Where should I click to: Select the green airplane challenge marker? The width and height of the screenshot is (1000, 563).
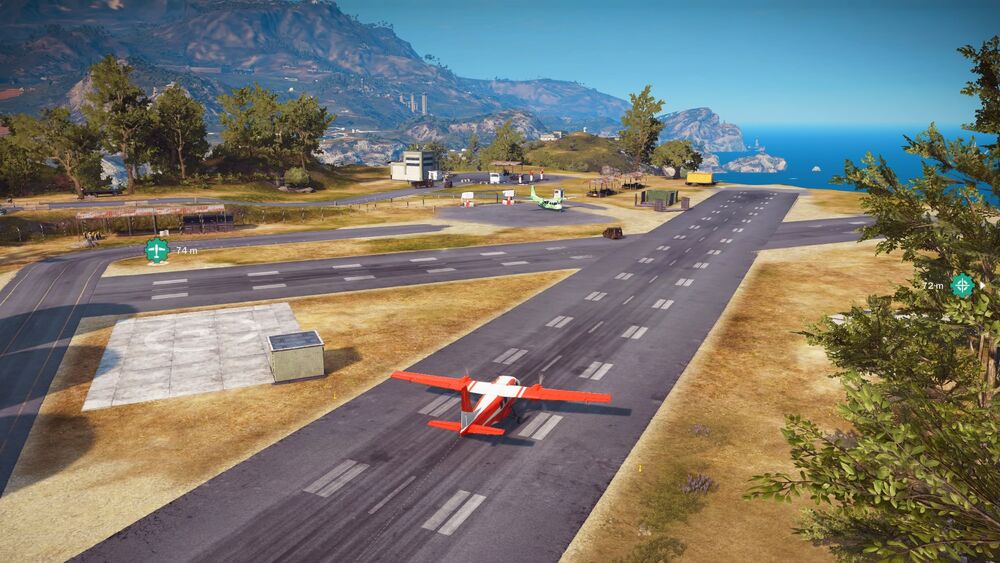coord(157,250)
